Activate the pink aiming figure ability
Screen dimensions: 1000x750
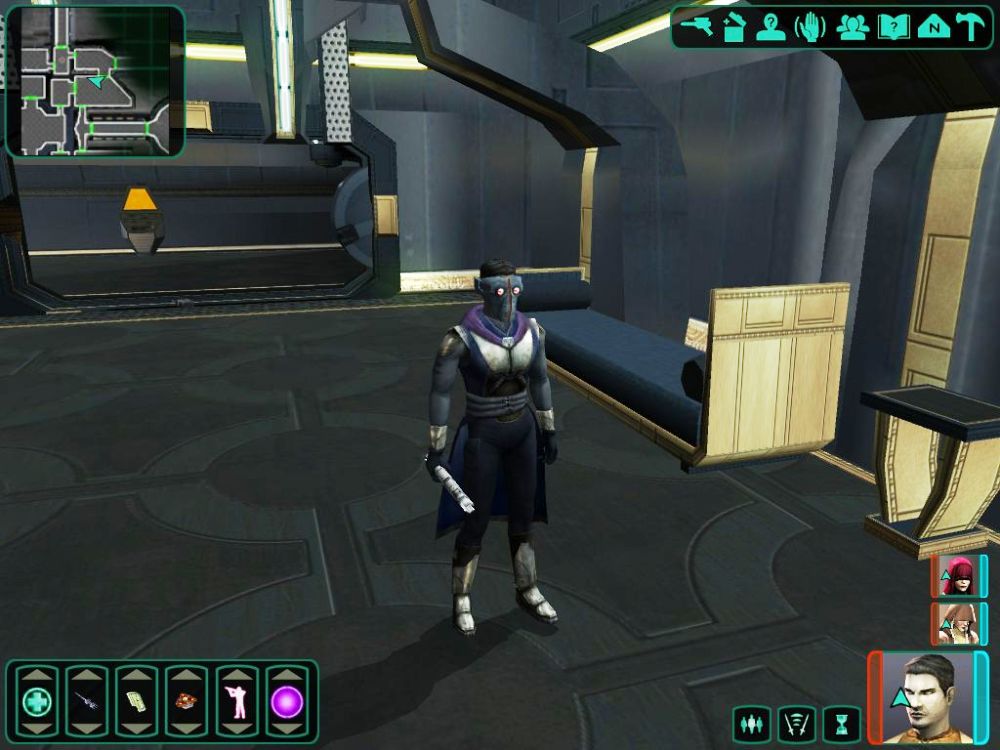point(237,702)
